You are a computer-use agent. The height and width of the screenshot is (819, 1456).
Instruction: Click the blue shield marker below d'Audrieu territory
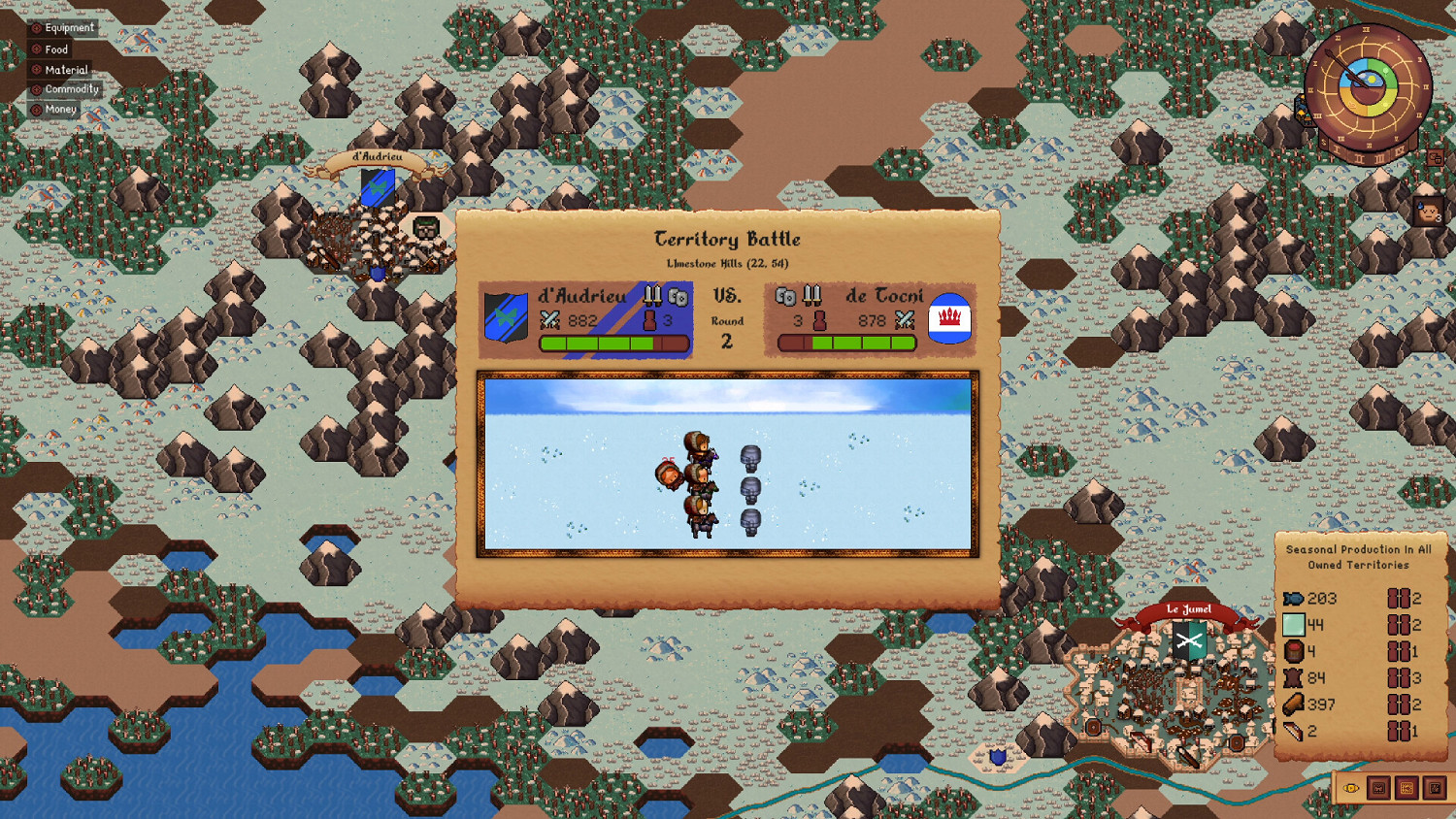click(x=379, y=275)
